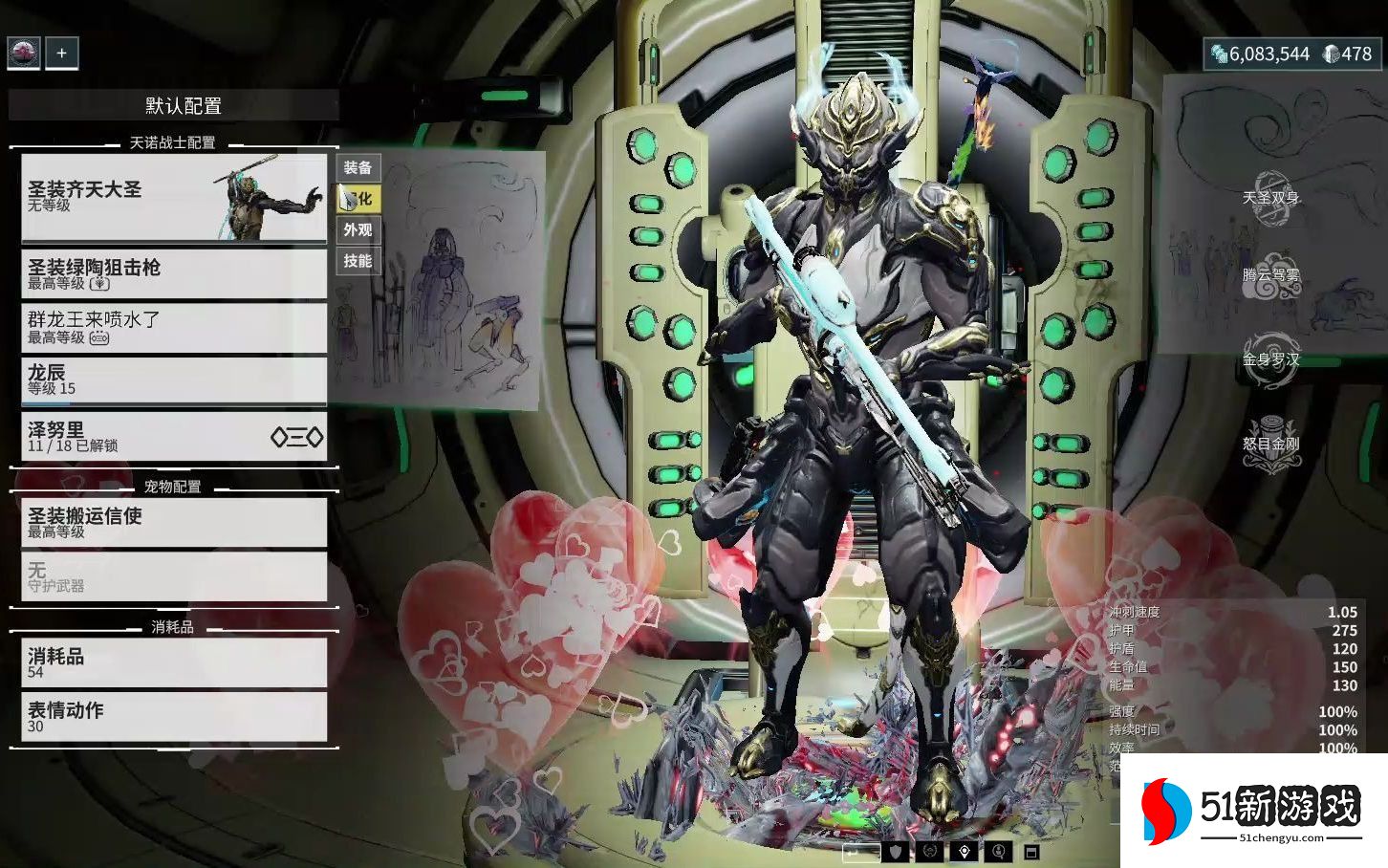Screen dimensions: 1388x868
Task: View the 天圣双身 ability
Action: pos(1270,198)
